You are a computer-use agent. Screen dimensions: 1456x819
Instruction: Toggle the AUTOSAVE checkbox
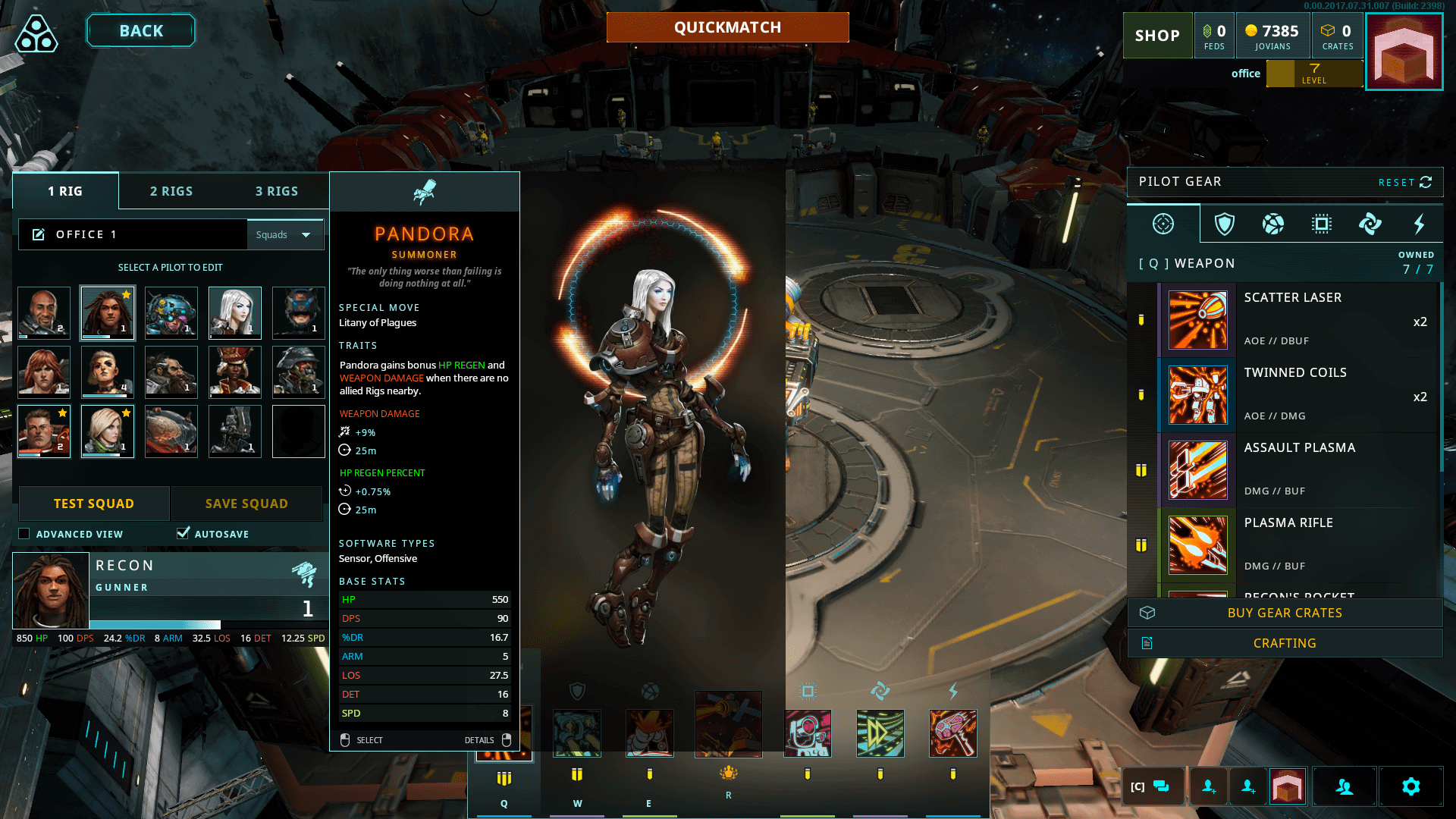click(x=183, y=533)
